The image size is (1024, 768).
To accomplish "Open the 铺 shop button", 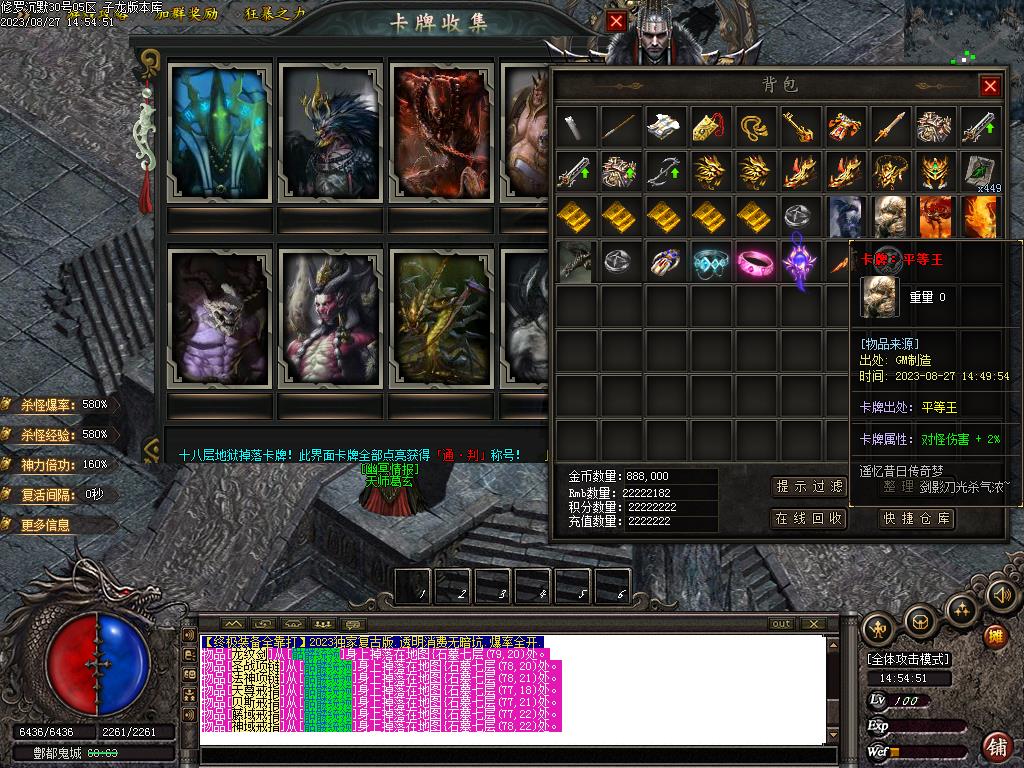I will click(x=997, y=746).
